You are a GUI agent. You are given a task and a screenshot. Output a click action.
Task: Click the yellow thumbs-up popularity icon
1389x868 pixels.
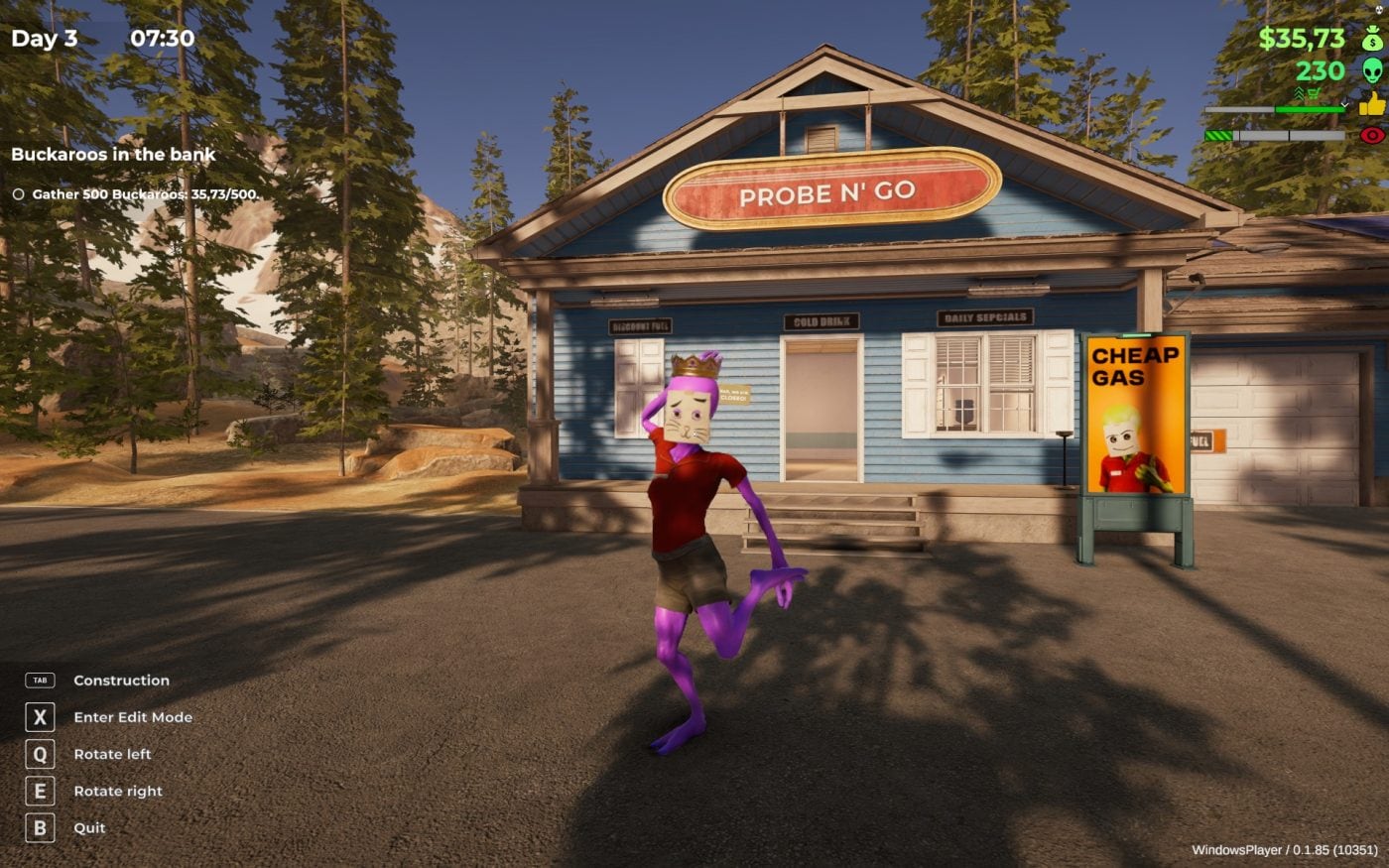1372,104
